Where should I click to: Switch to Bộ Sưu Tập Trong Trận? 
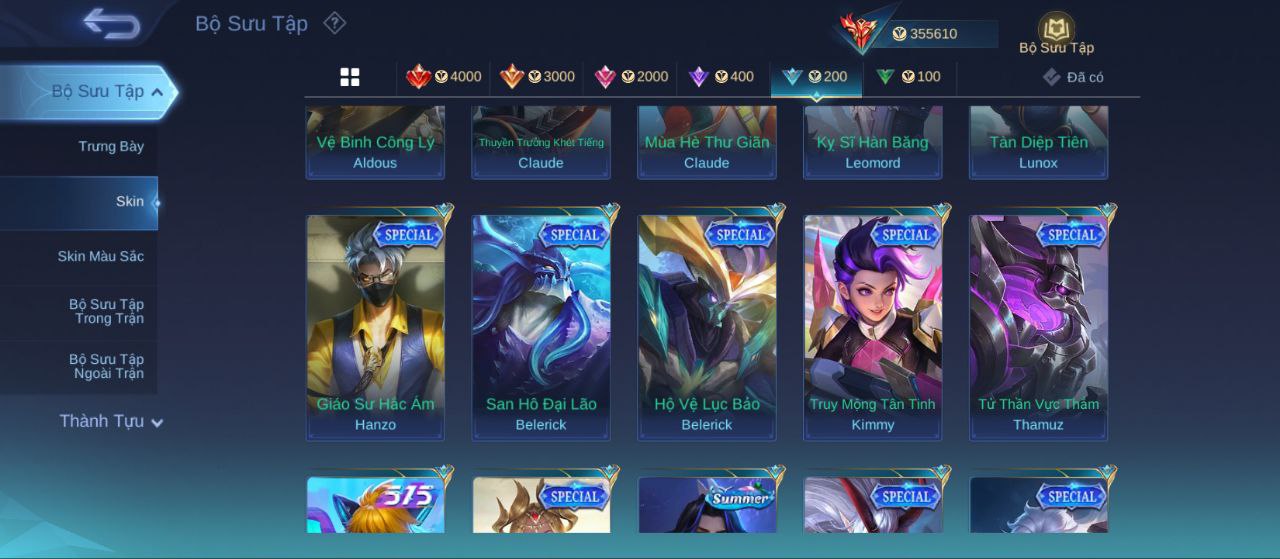106,311
